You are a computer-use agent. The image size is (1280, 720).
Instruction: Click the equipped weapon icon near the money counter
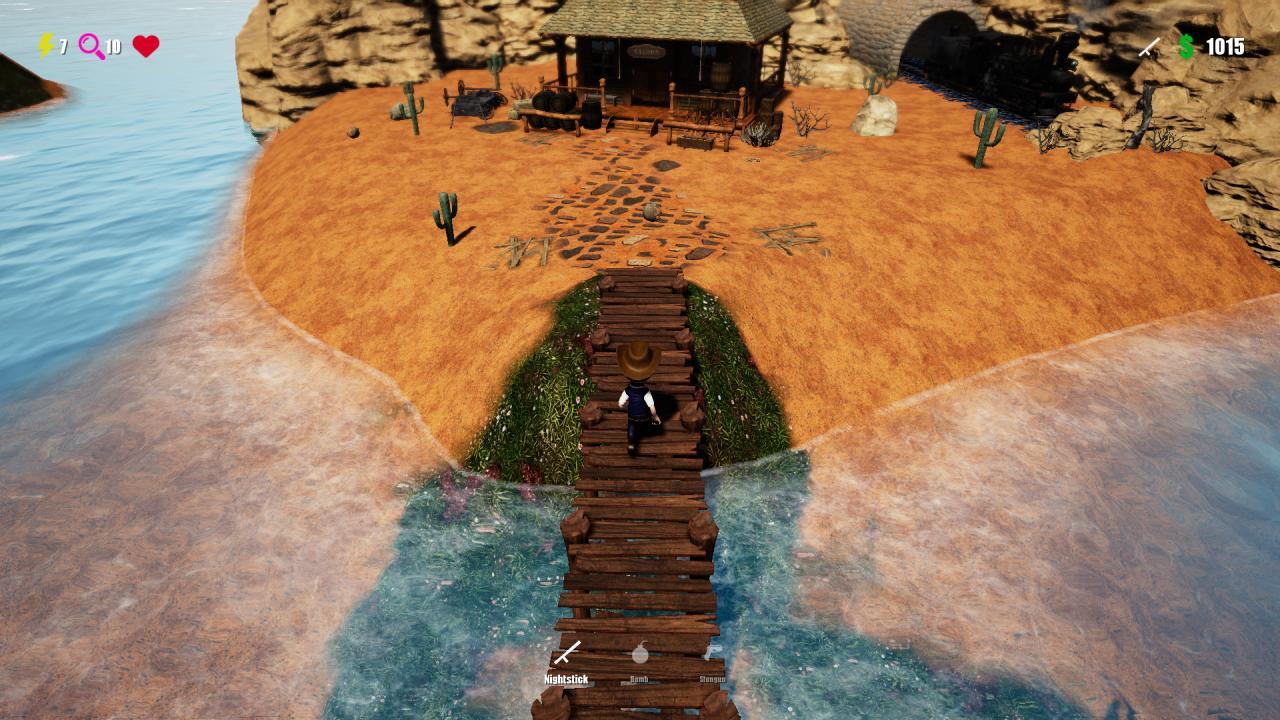(x=1148, y=45)
